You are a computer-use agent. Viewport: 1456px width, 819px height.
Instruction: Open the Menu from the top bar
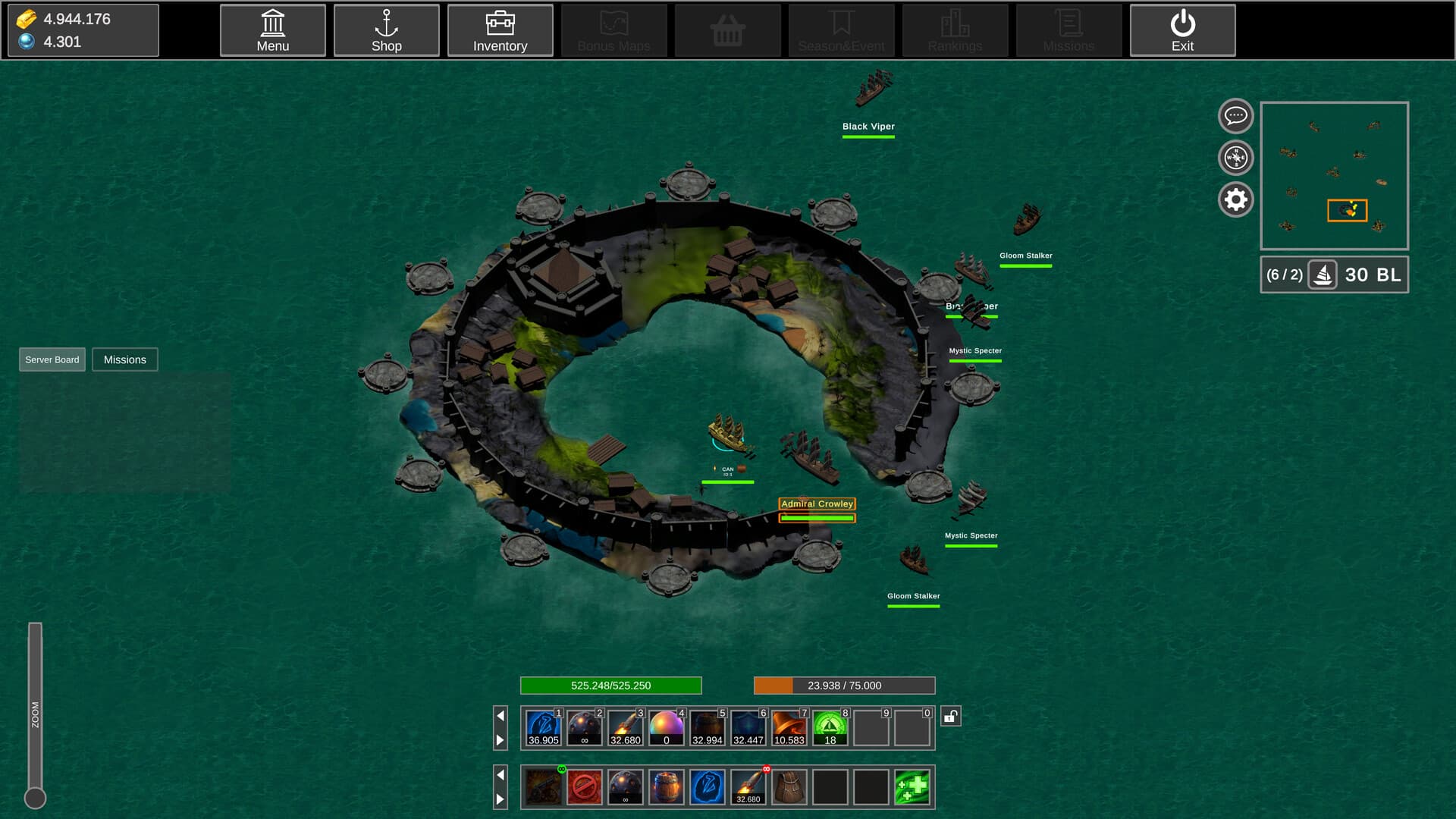click(x=272, y=30)
